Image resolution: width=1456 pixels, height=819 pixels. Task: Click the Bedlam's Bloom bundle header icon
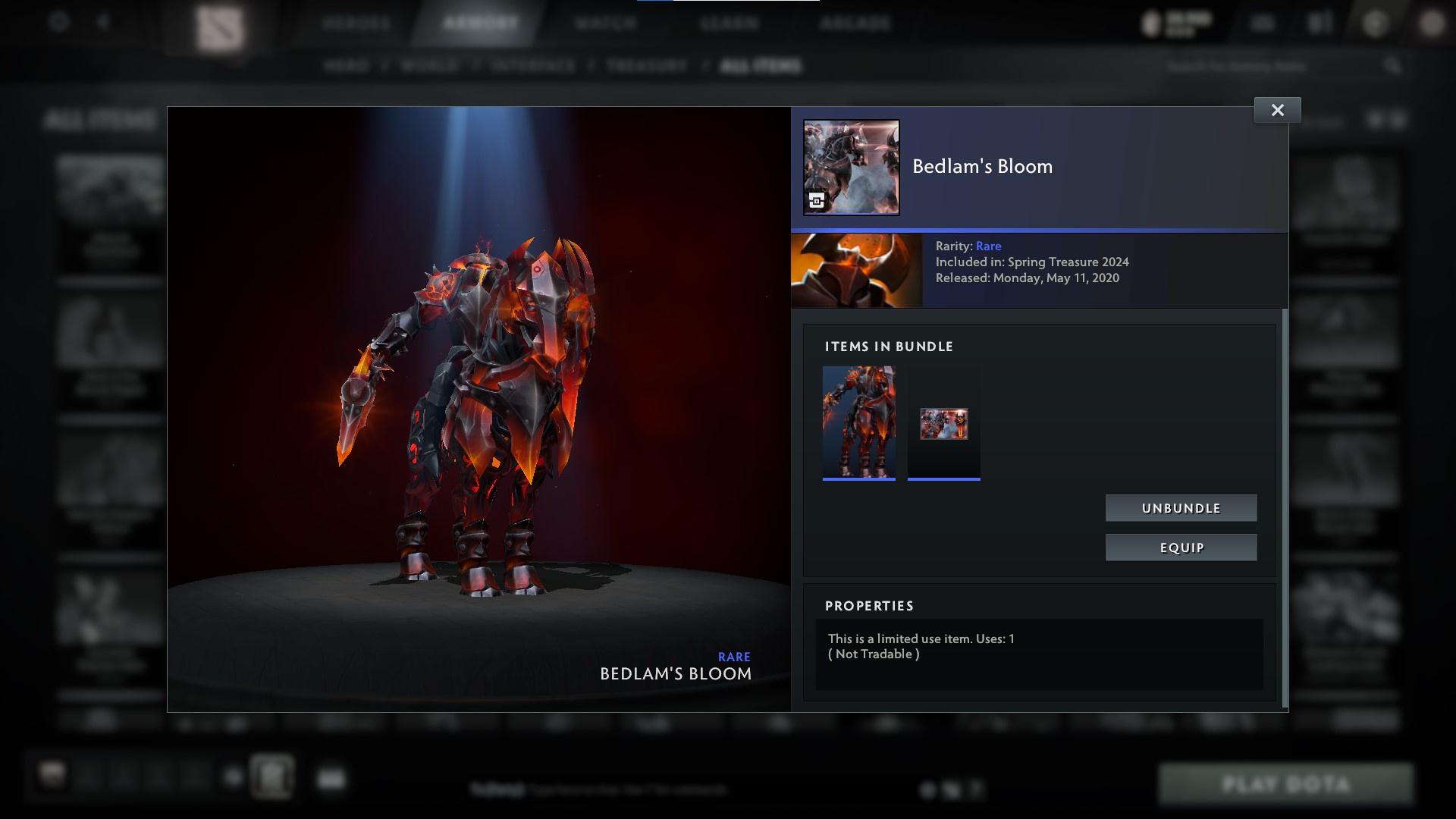tap(850, 168)
